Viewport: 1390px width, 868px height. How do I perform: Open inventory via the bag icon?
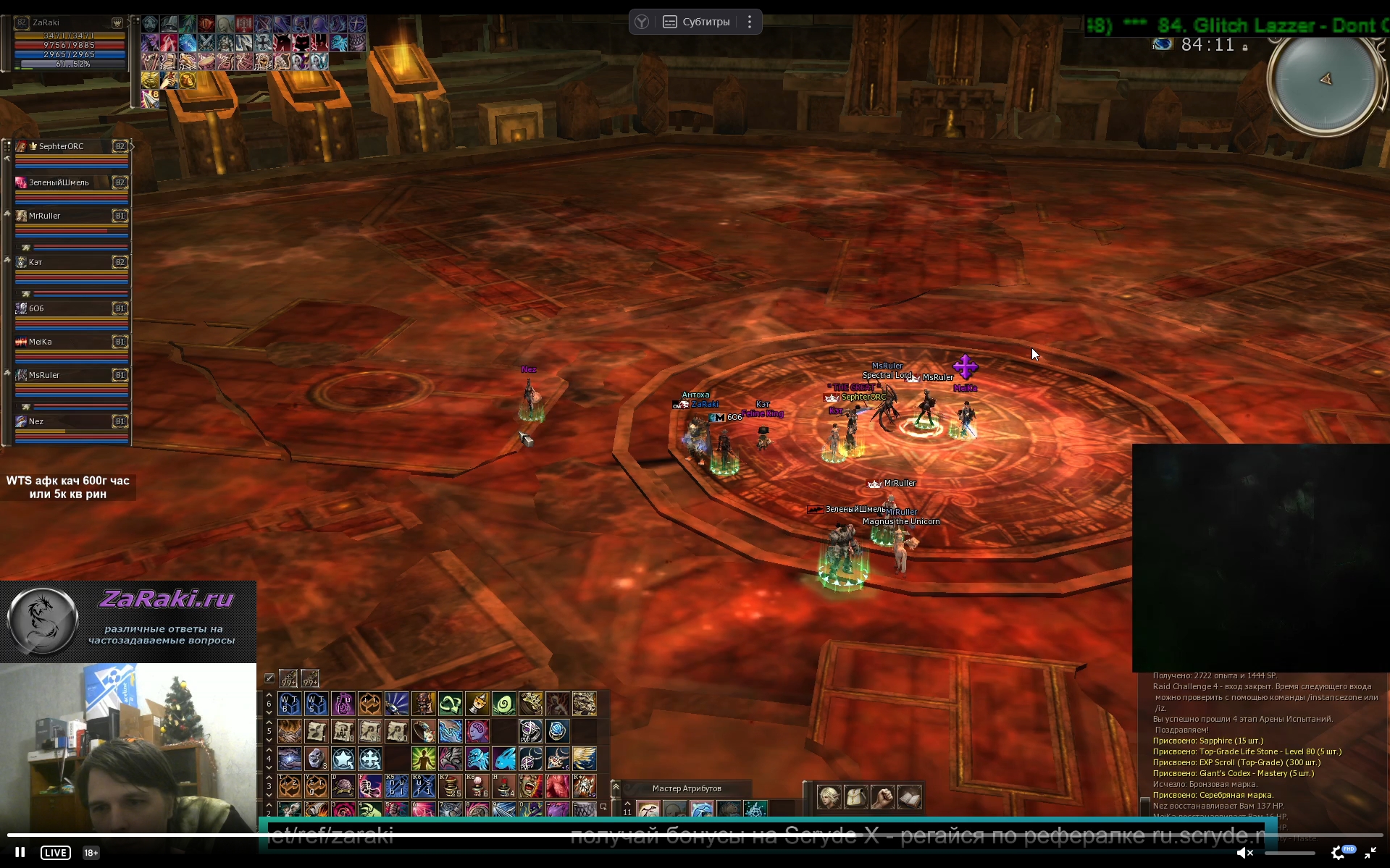pyautogui.click(x=855, y=797)
